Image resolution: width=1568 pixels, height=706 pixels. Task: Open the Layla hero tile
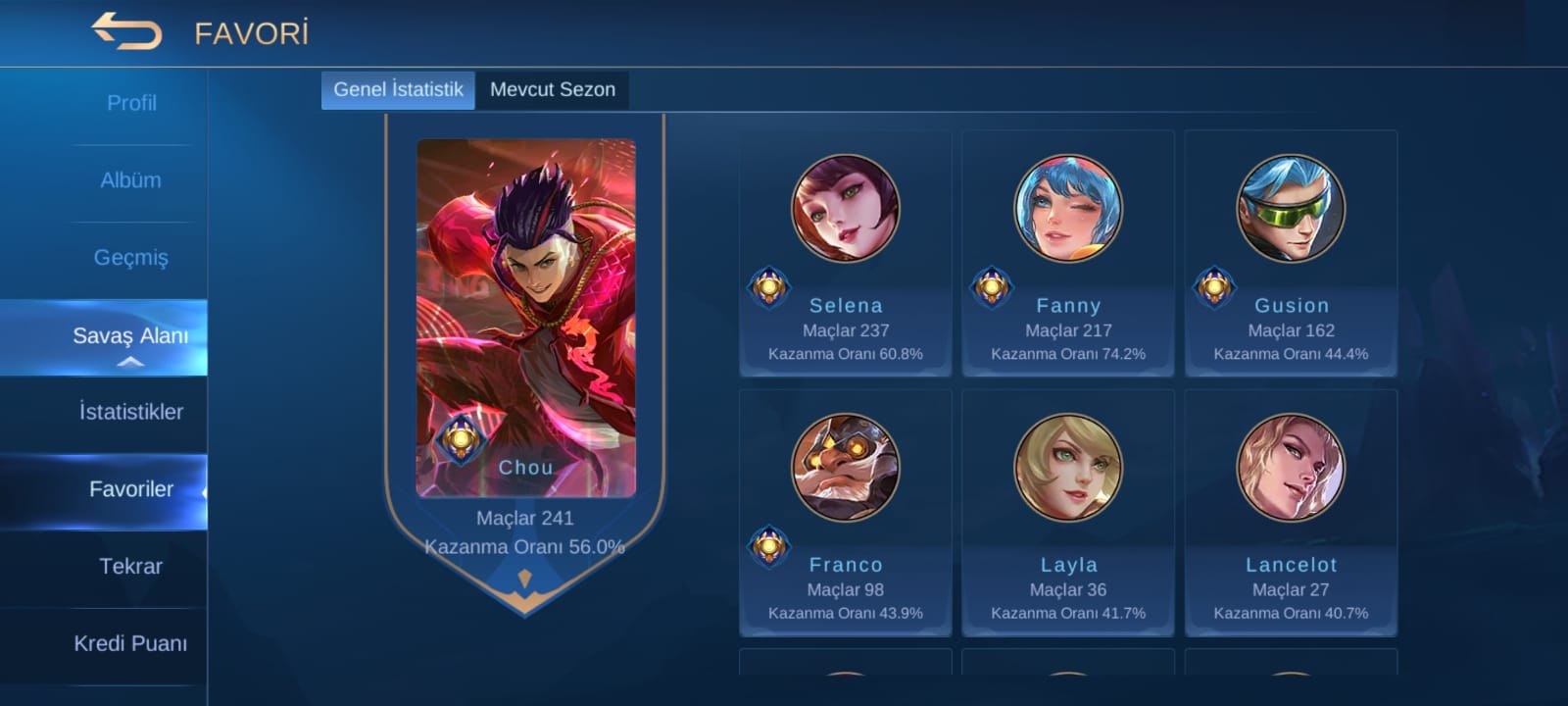pos(1067,514)
